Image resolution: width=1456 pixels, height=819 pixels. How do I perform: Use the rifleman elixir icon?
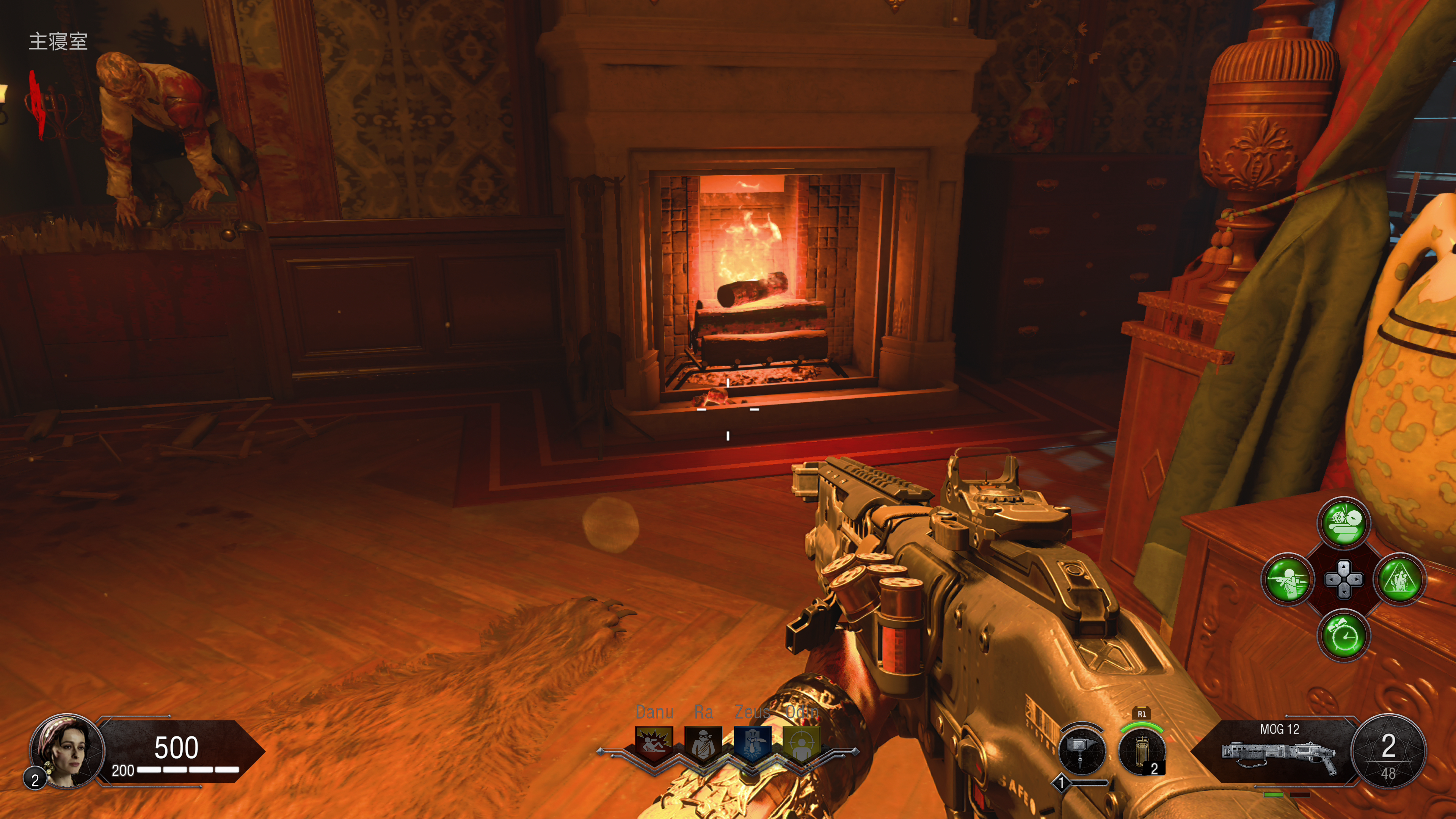coord(1287,579)
